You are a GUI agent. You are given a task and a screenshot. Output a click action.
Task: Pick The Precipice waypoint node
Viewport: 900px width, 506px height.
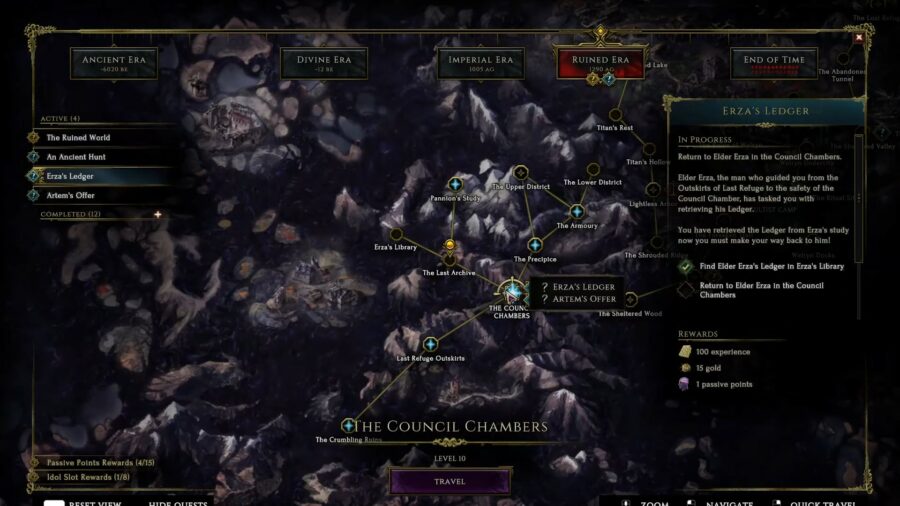534,245
